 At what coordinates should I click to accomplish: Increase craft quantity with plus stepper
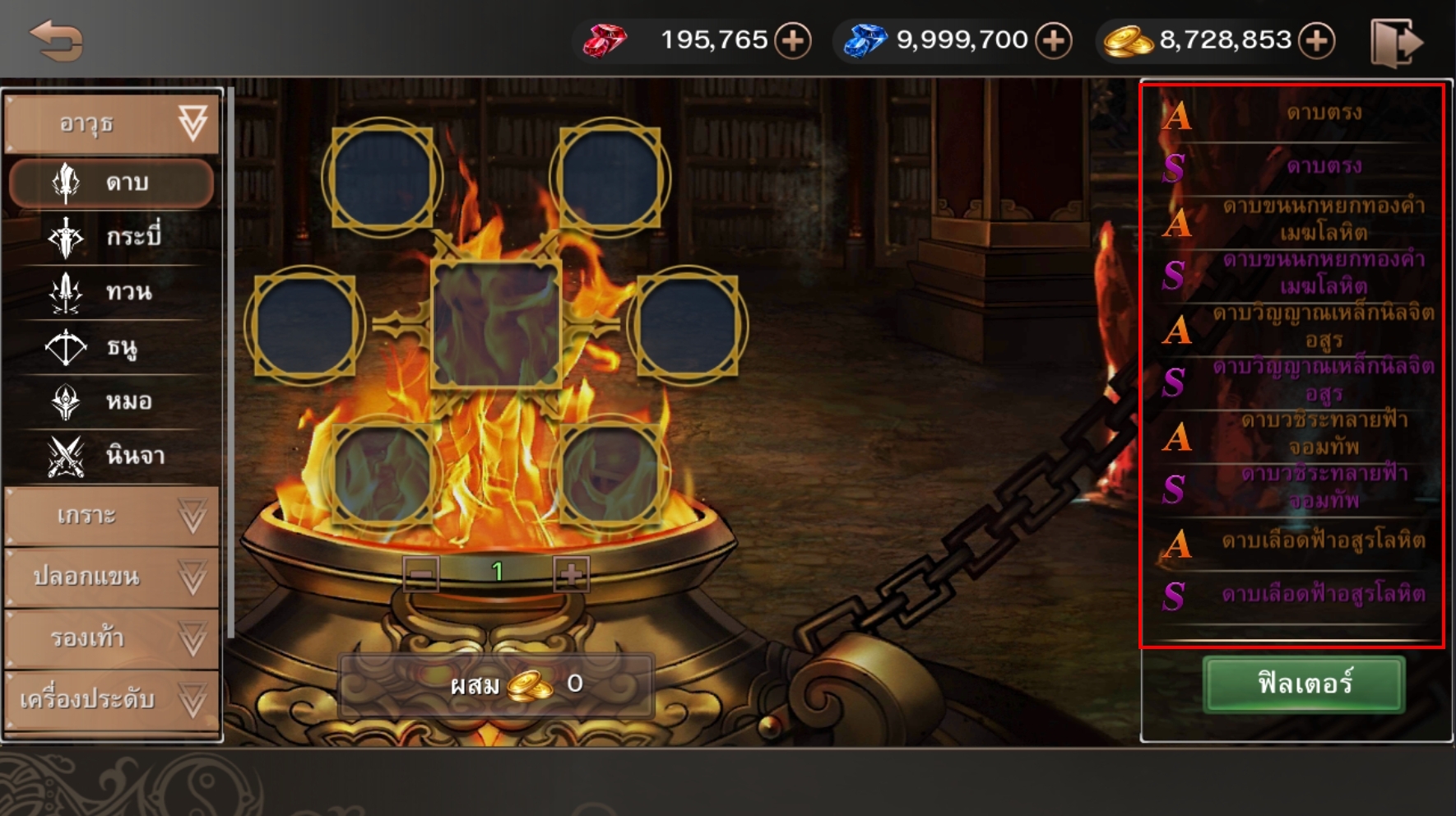click(x=571, y=573)
